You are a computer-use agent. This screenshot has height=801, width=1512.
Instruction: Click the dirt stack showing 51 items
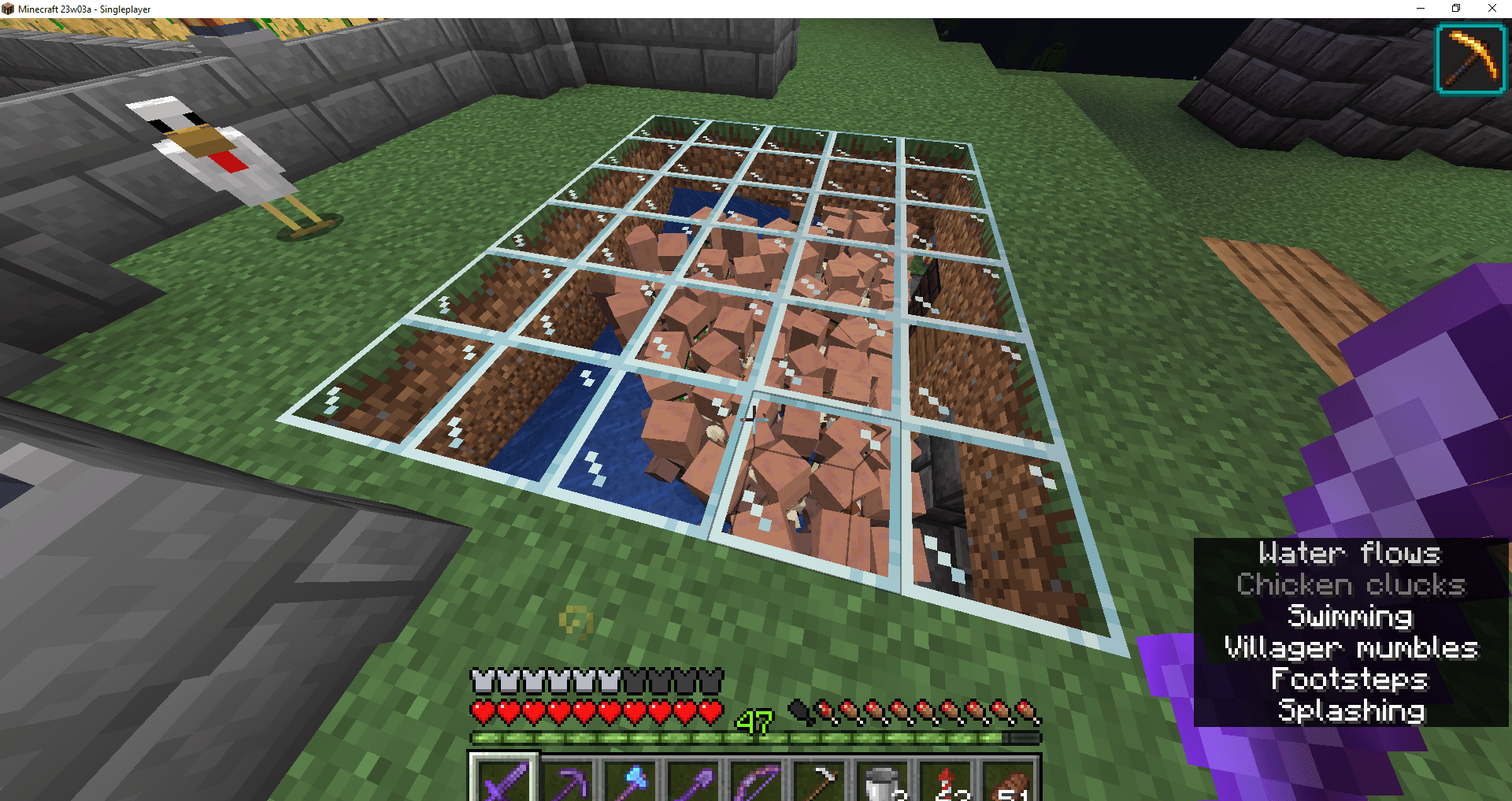click(x=1011, y=780)
